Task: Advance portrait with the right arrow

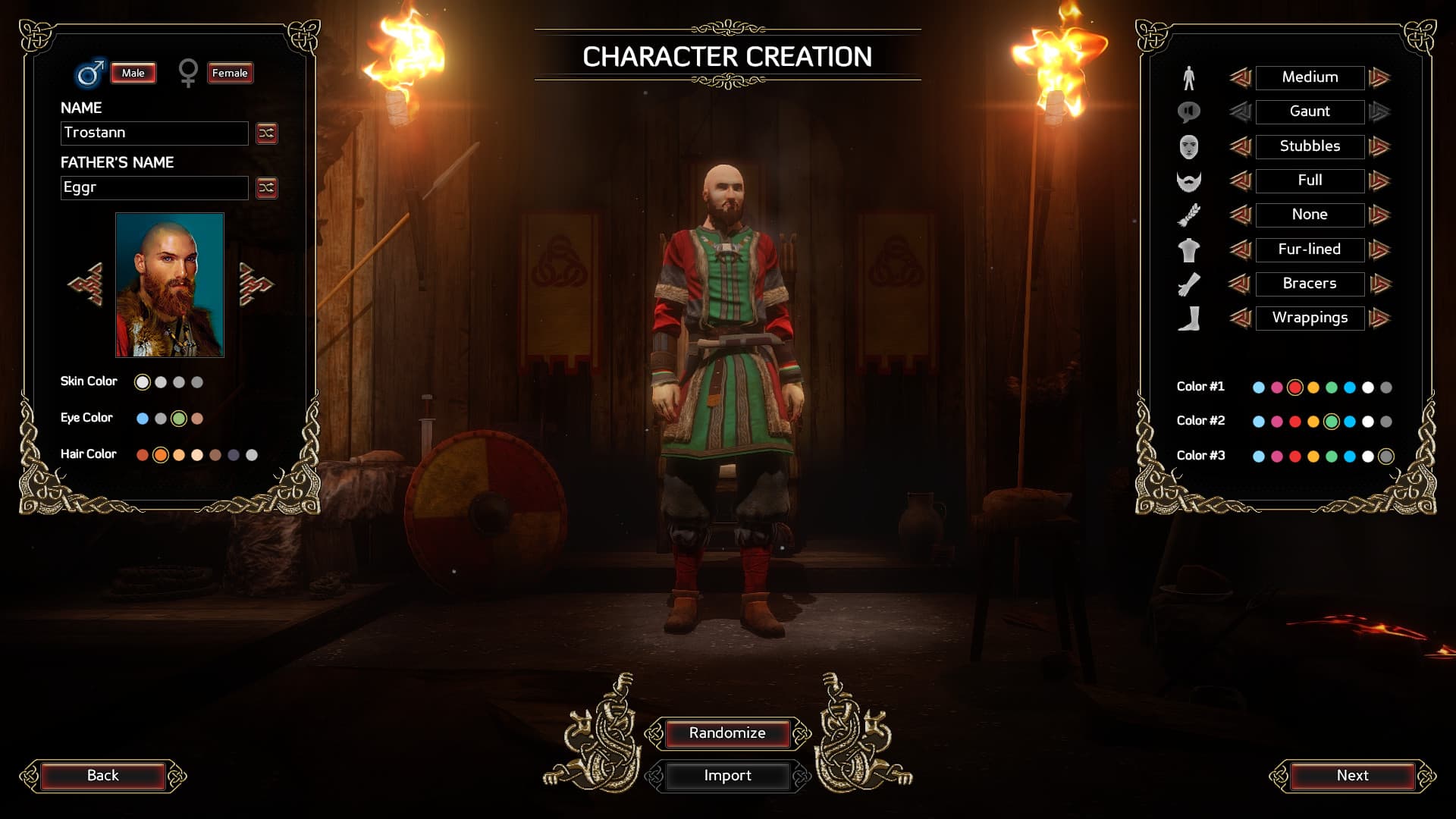Action: [255, 282]
